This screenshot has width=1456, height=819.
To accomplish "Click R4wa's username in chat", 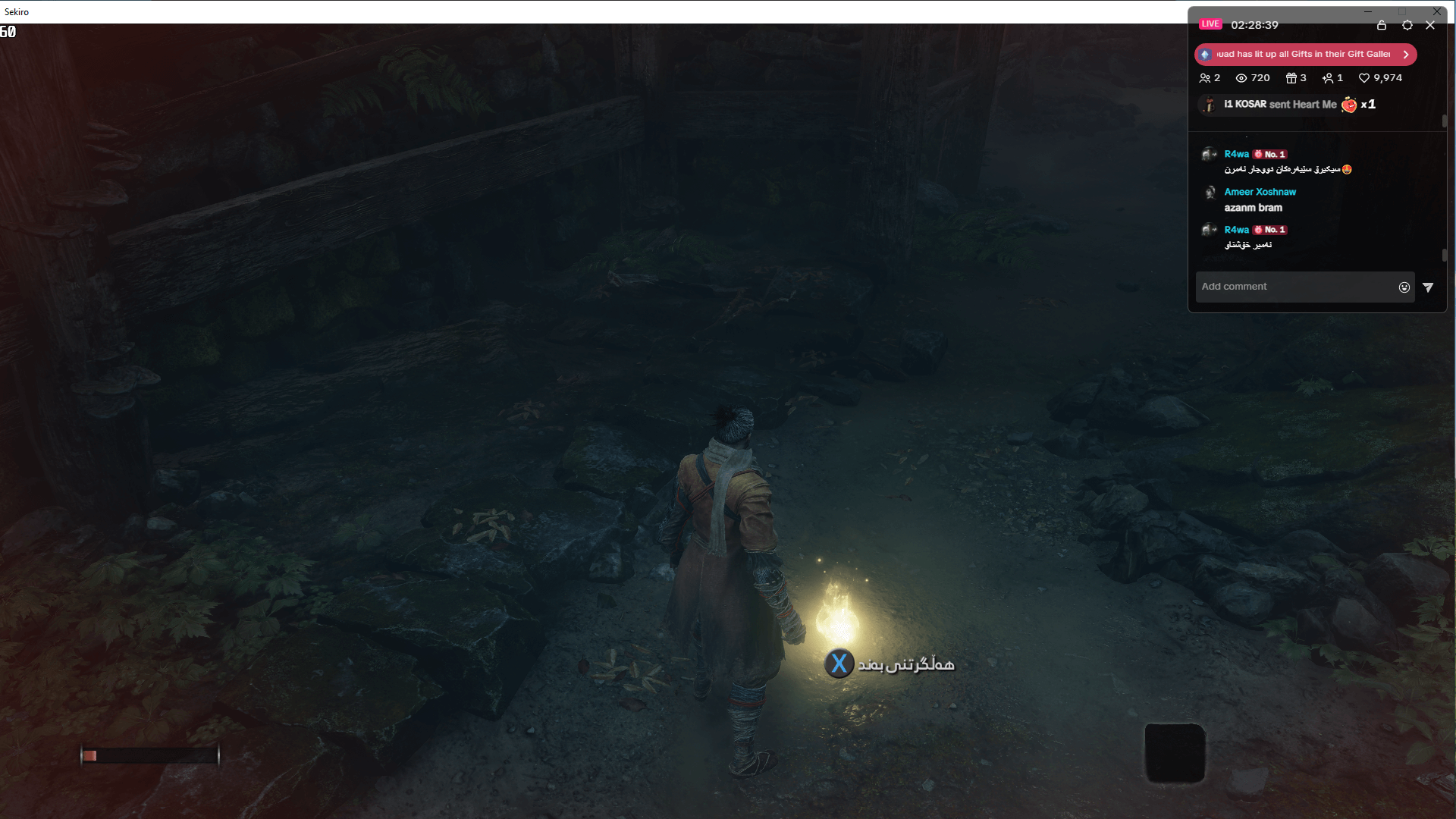I will point(1235,154).
